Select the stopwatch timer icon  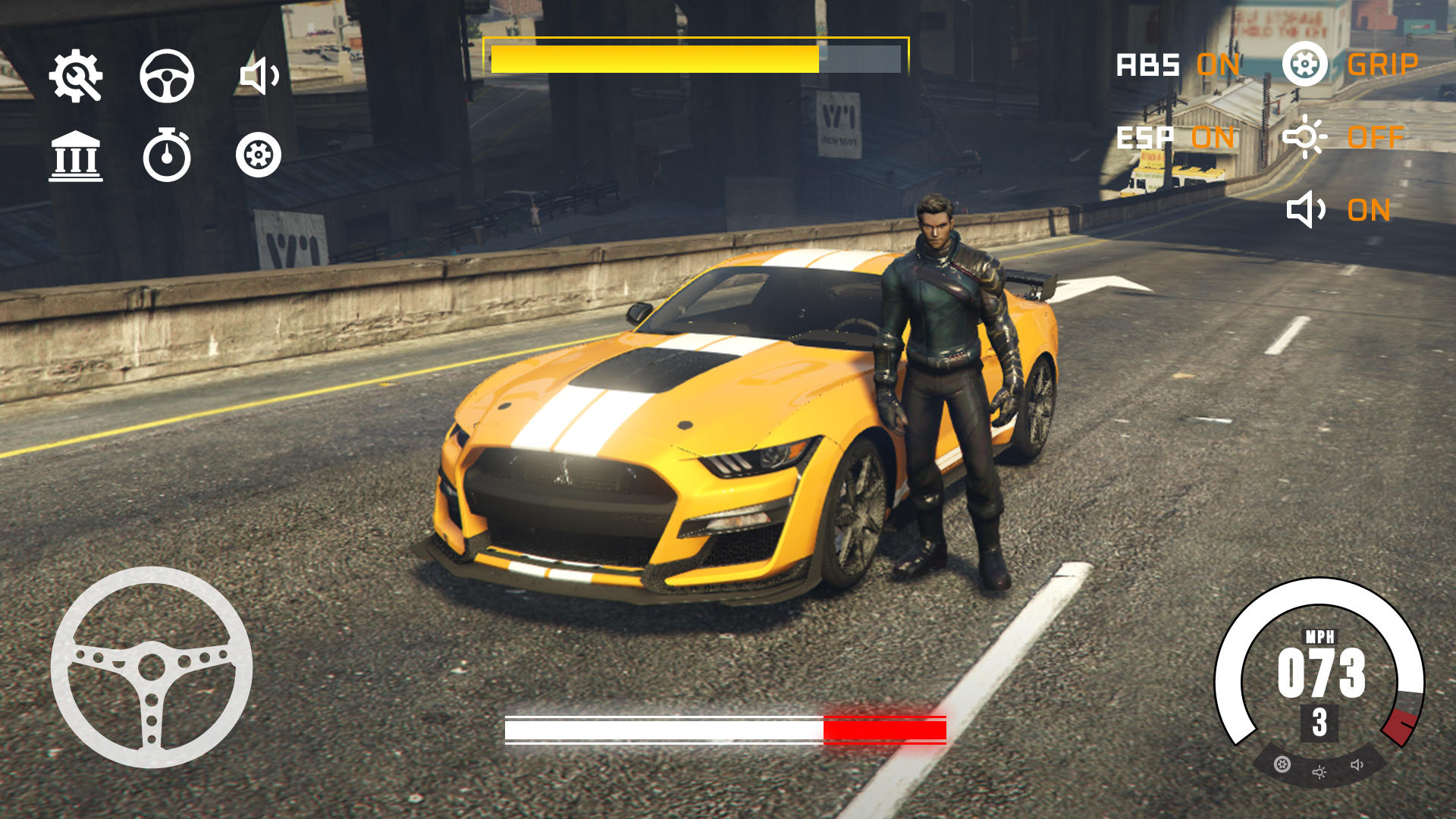(x=167, y=155)
